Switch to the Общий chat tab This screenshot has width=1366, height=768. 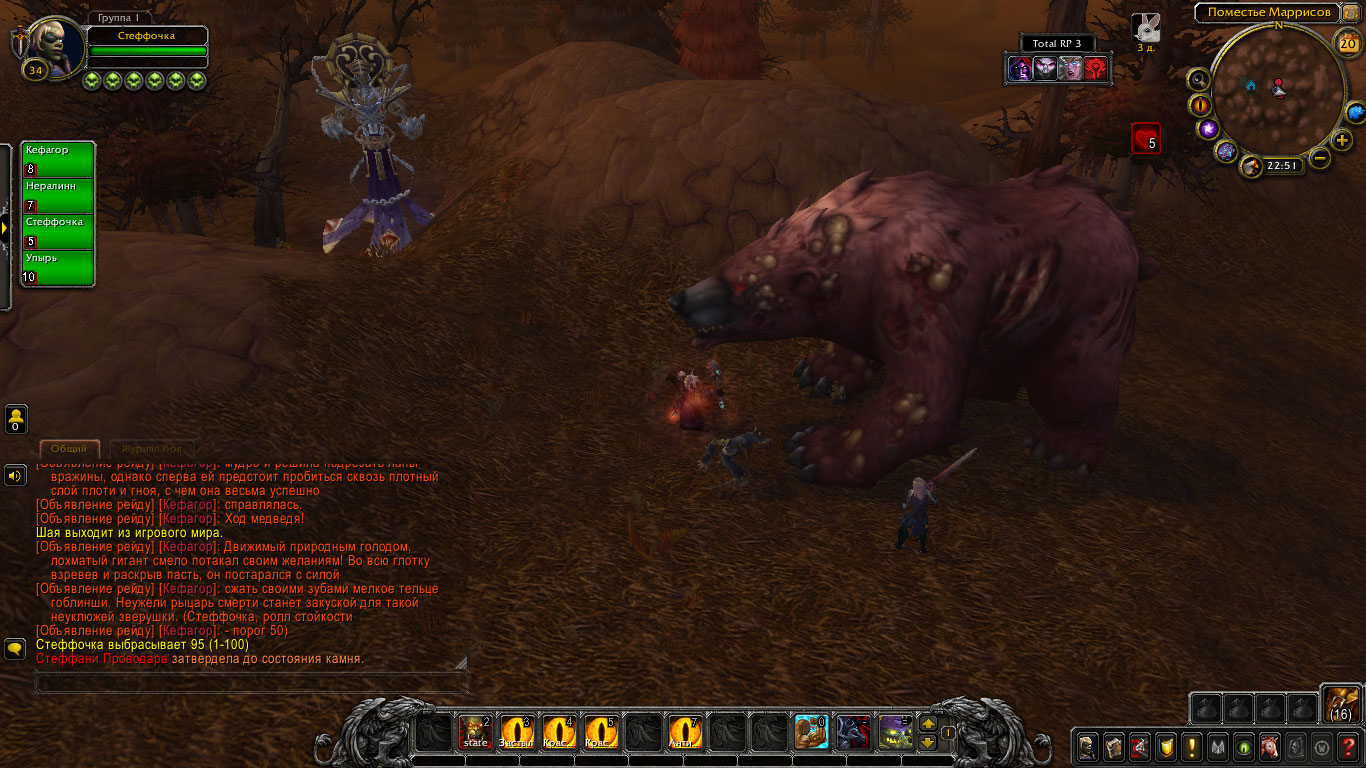[69, 449]
